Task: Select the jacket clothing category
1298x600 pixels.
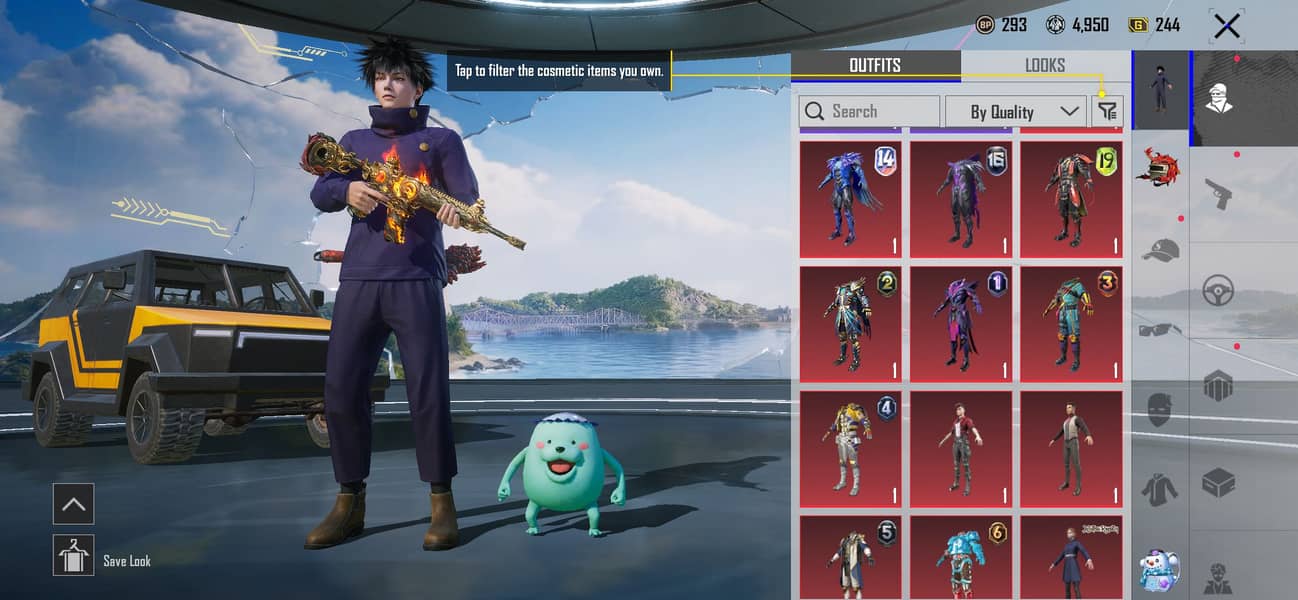Action: click(x=1160, y=489)
